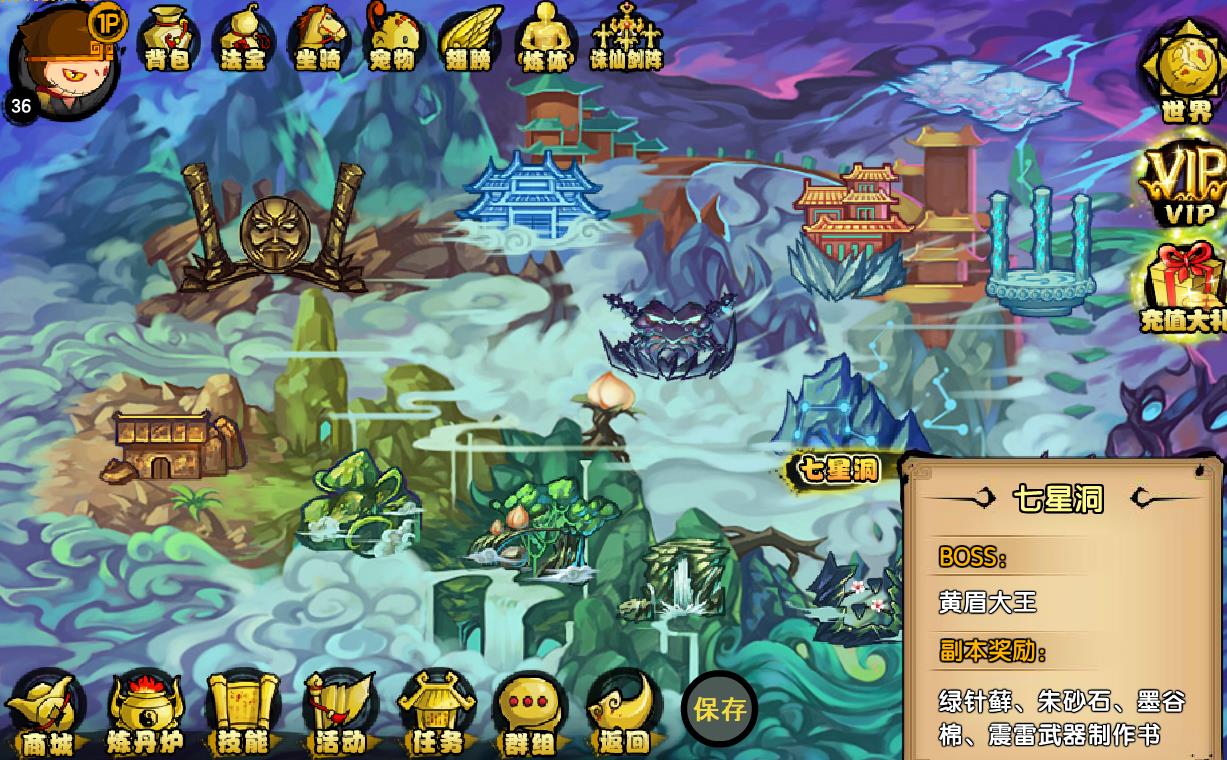1227x760 pixels.
Task: Open the 商城 shop
Action: coord(47,715)
